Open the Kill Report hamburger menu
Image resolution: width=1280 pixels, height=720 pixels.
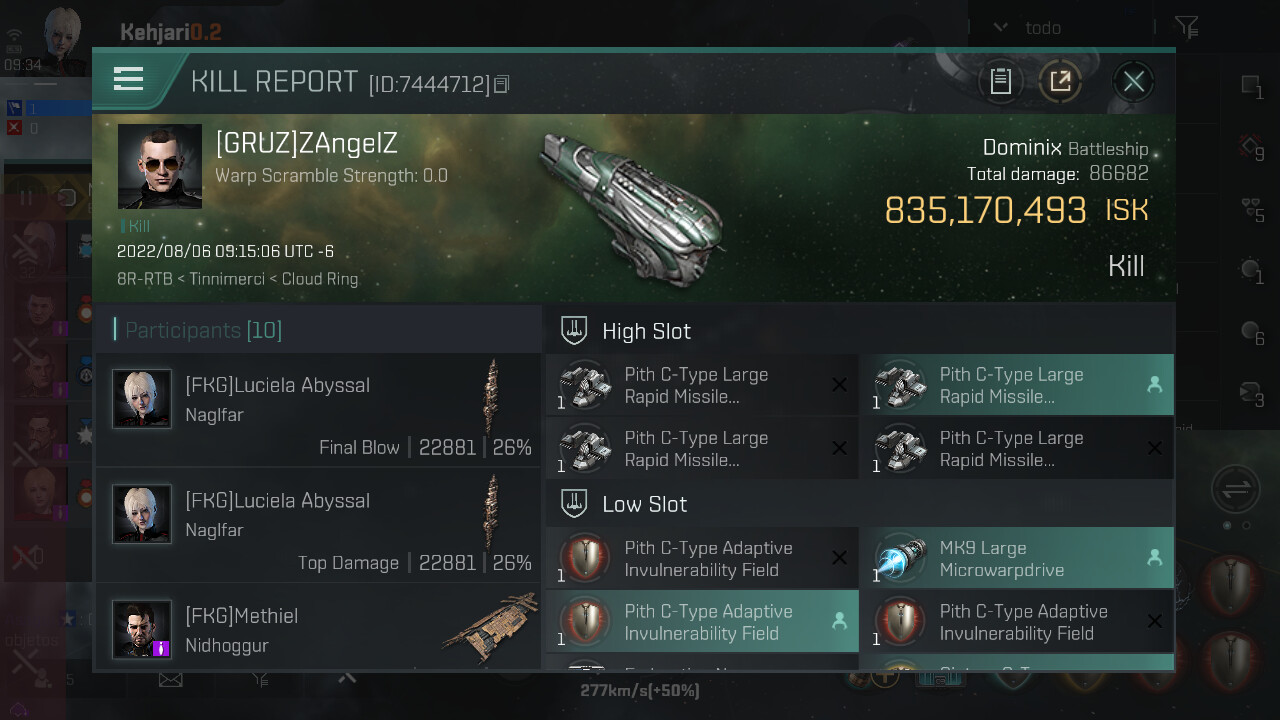(129, 79)
